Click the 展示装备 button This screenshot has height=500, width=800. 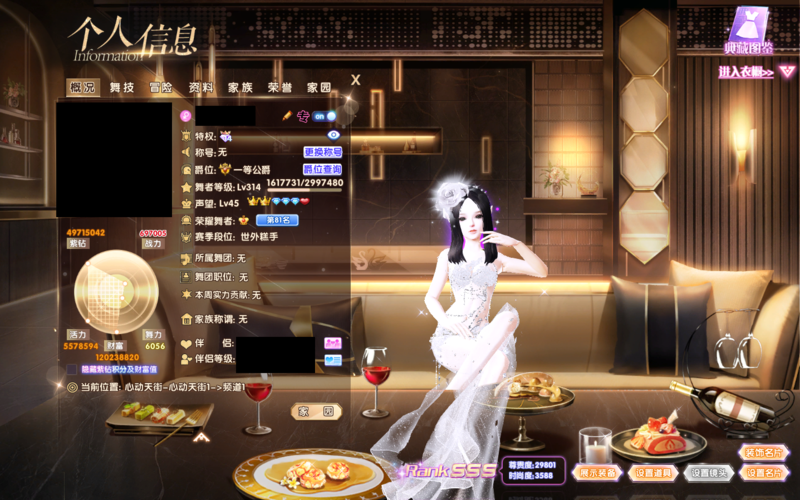coord(598,473)
